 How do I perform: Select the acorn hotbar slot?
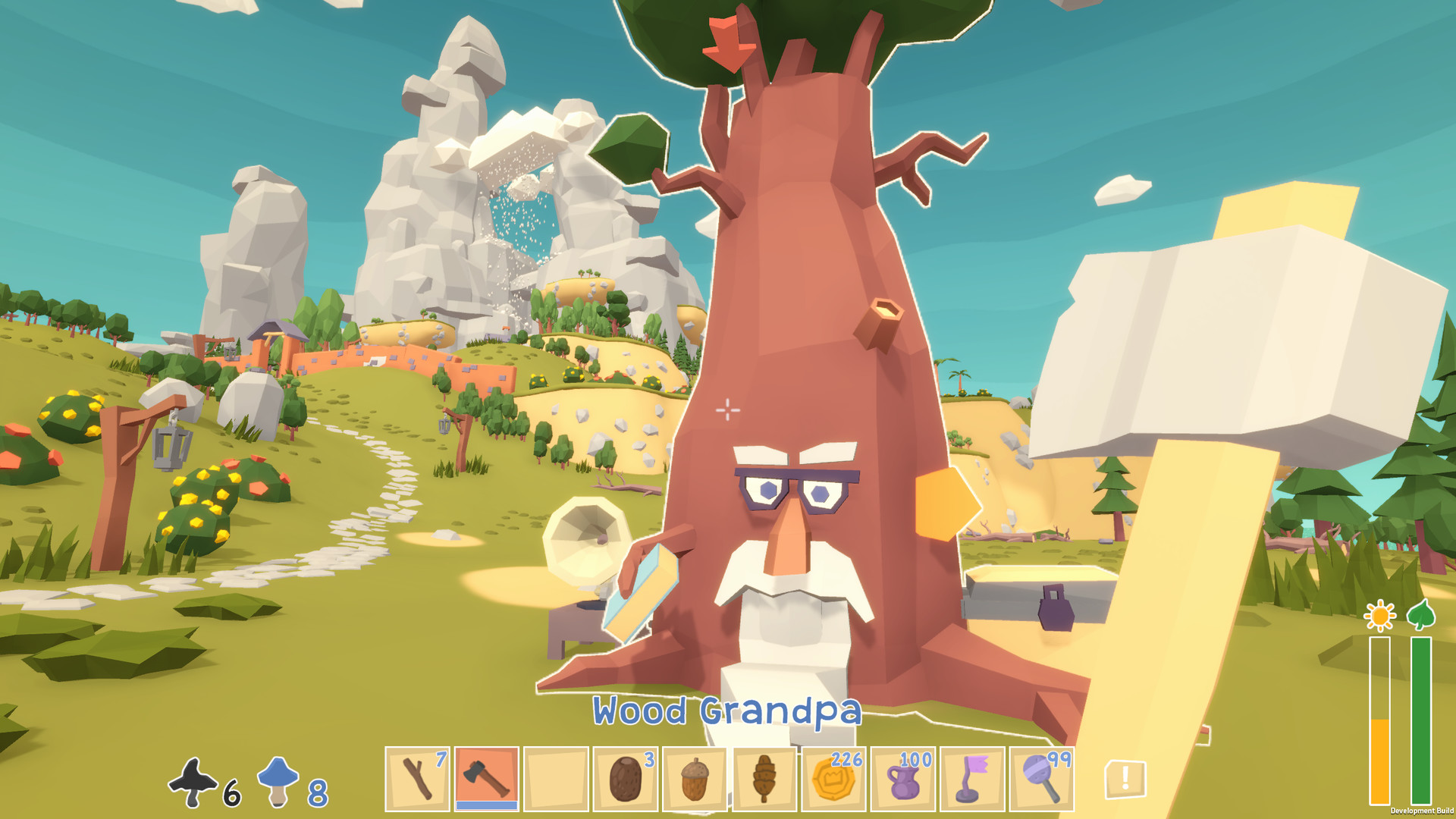[694, 779]
